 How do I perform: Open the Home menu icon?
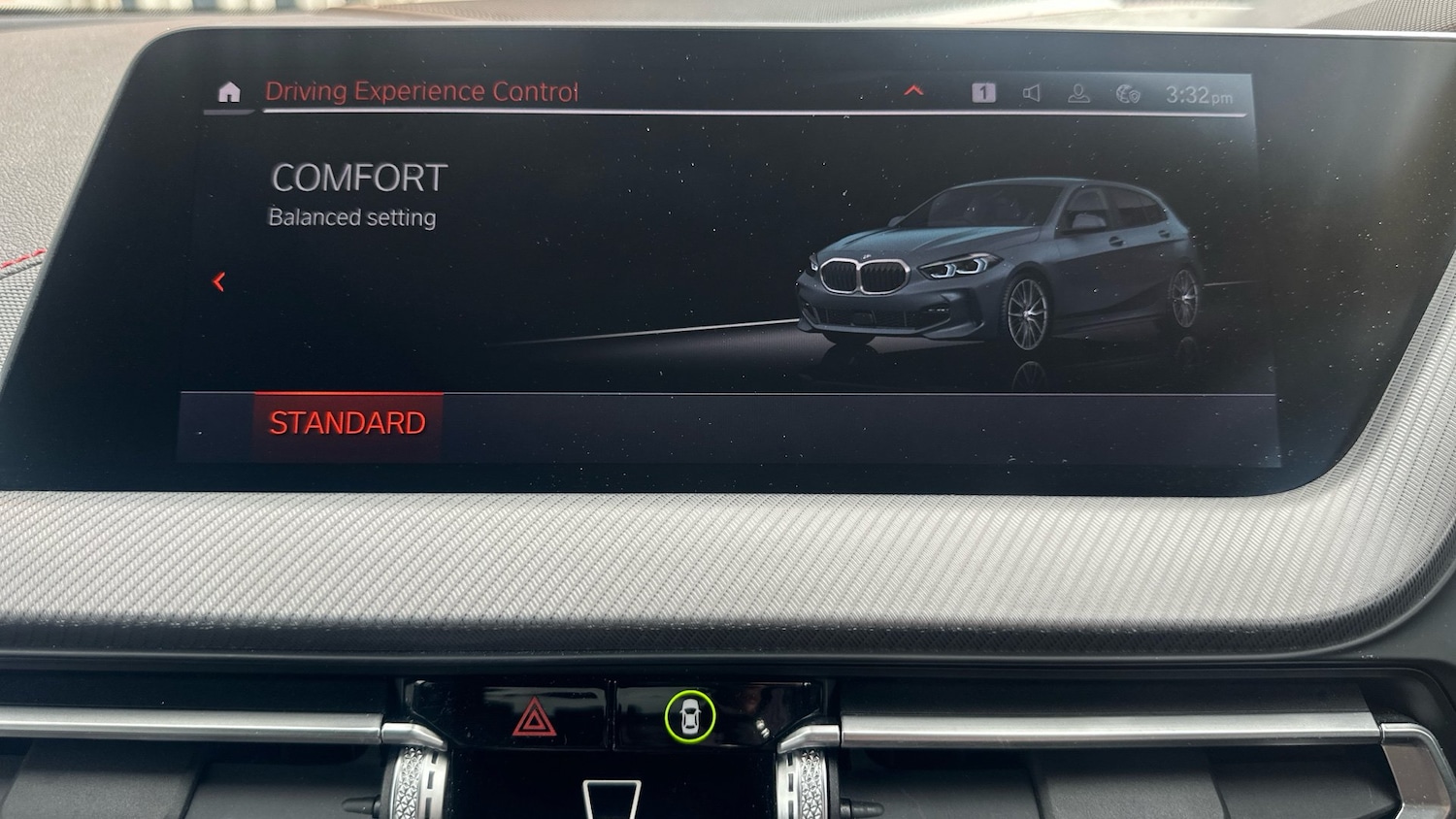click(230, 91)
